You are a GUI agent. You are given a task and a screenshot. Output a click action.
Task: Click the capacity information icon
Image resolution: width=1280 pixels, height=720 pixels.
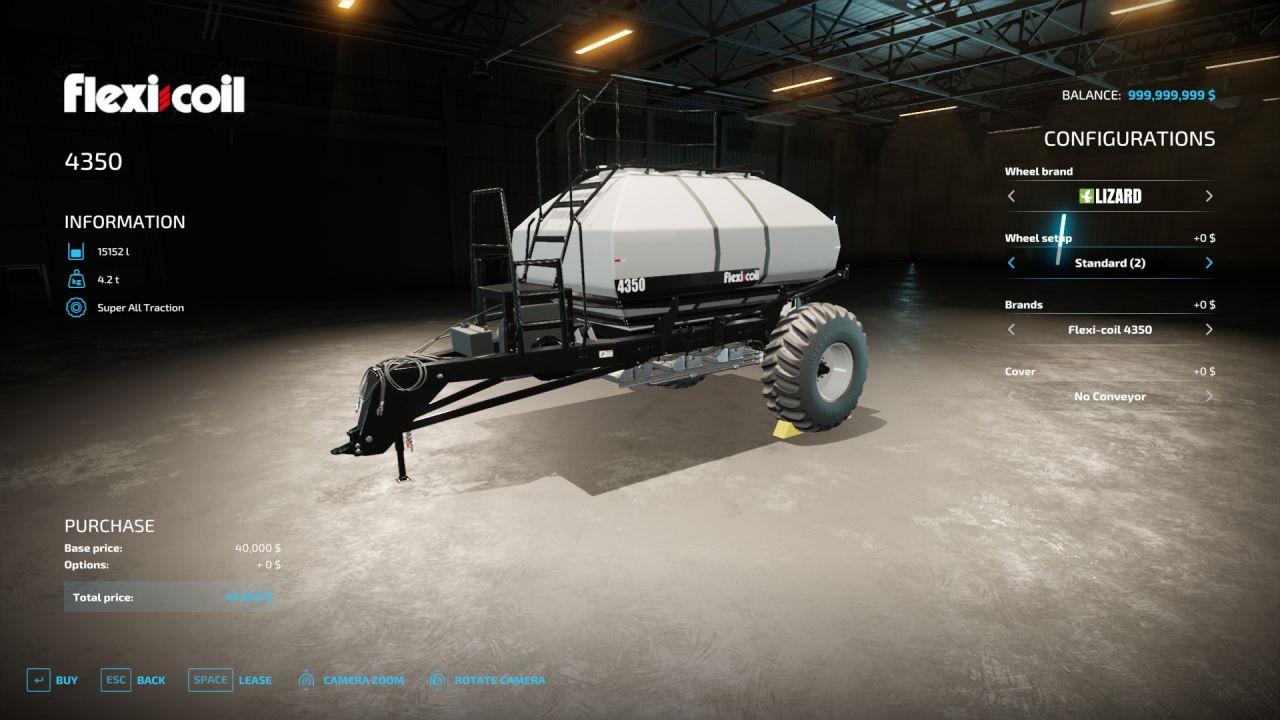(x=76, y=251)
